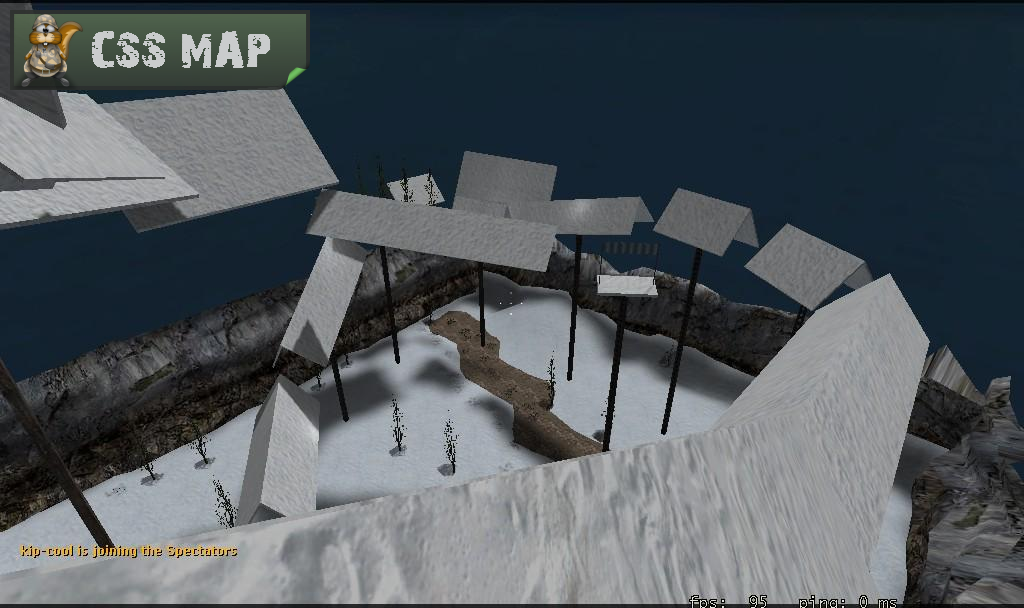Click the CSS MAP logo banner

pyautogui.click(x=160, y=50)
